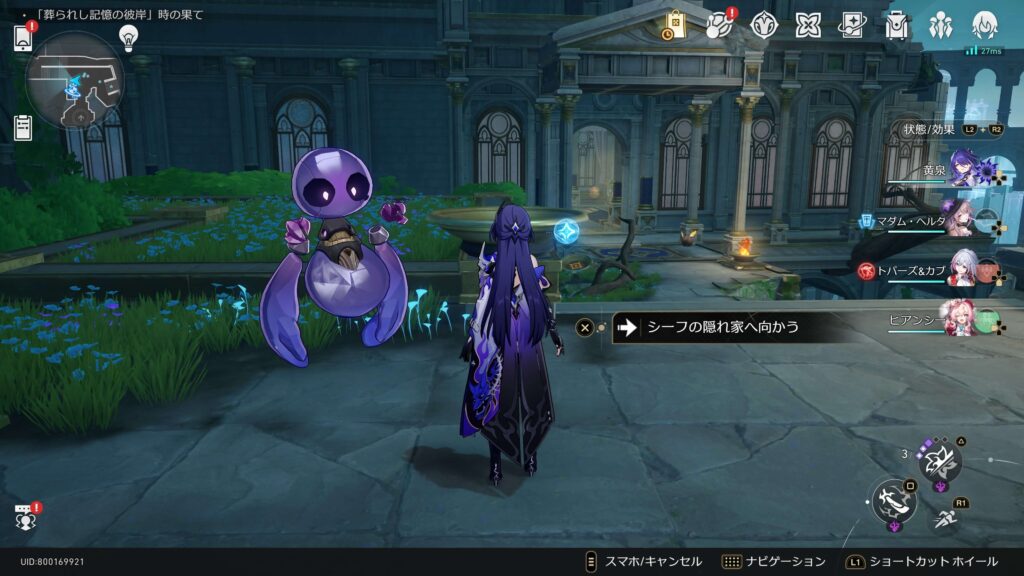This screenshot has width=1024, height=576.
Task: Open the backpack inventory
Action: pyautogui.click(x=897, y=25)
